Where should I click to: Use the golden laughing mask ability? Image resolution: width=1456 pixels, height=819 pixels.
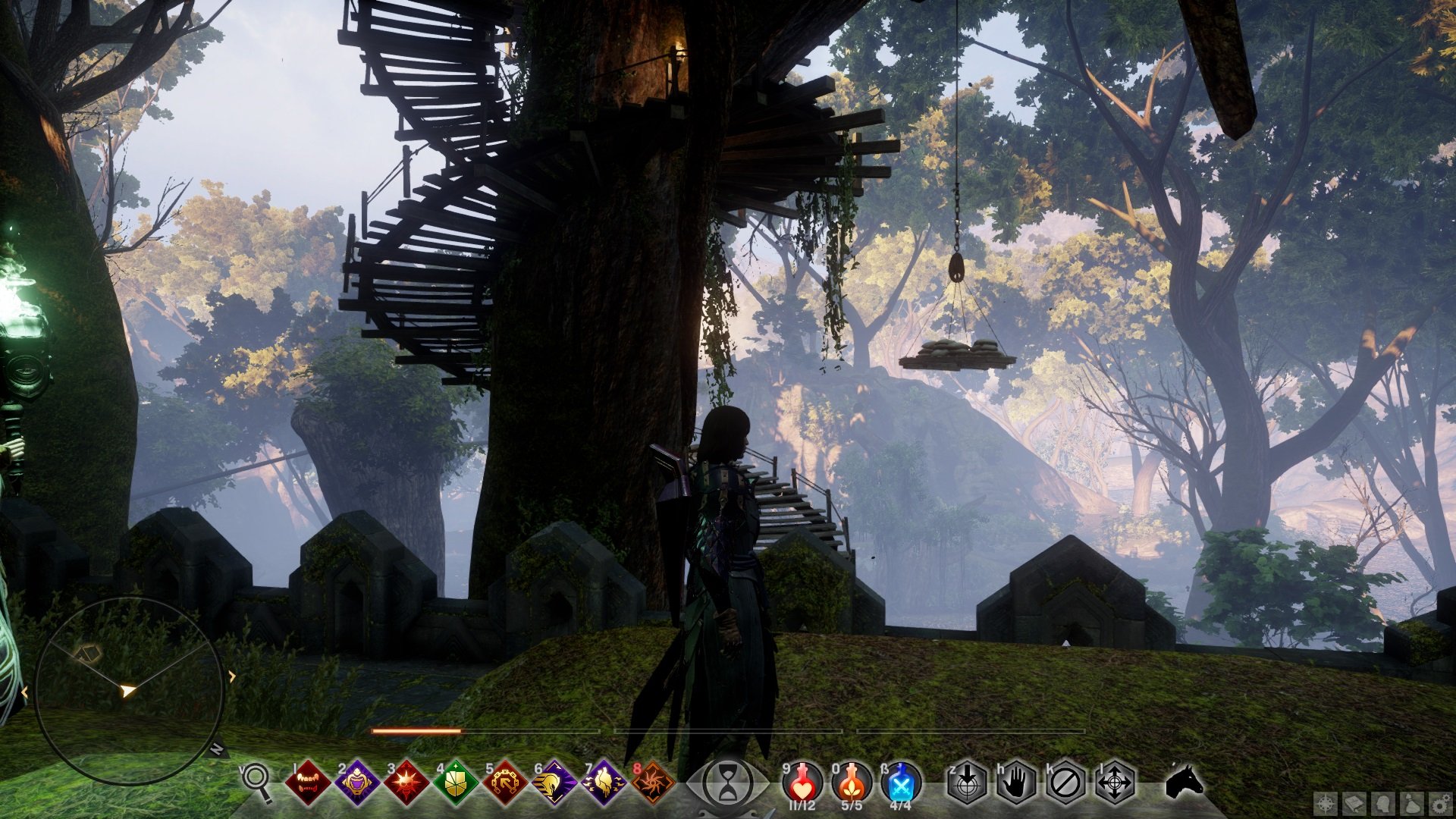pyautogui.click(x=357, y=783)
